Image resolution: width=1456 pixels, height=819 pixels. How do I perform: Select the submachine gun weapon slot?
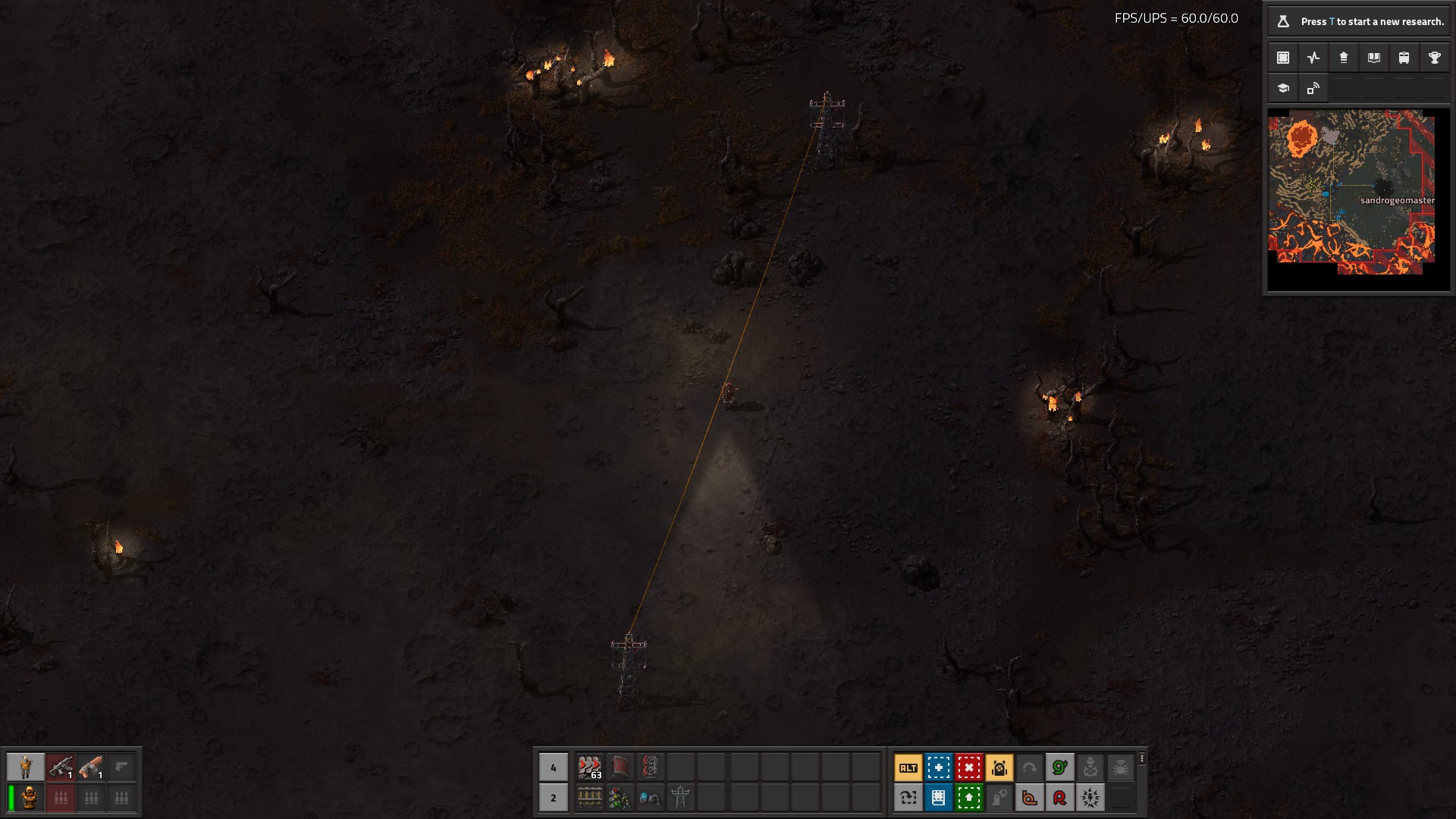pyautogui.click(x=61, y=767)
